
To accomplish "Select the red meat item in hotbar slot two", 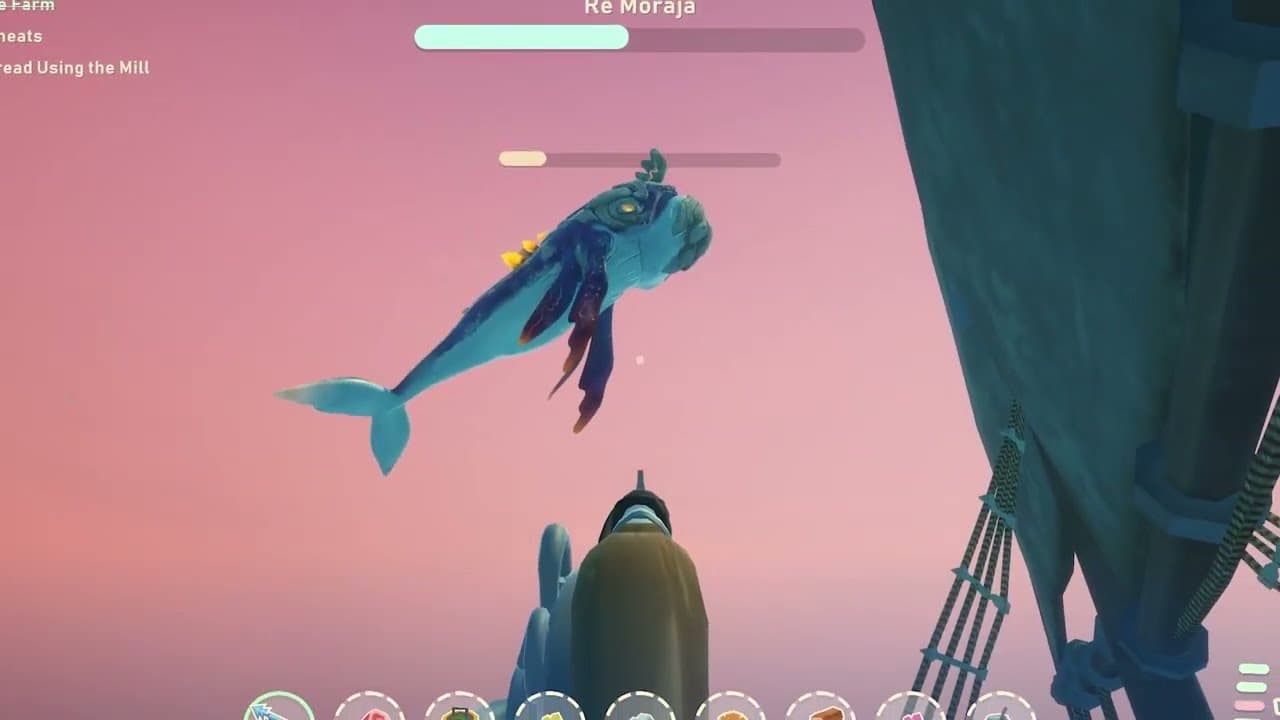I will [x=373, y=714].
